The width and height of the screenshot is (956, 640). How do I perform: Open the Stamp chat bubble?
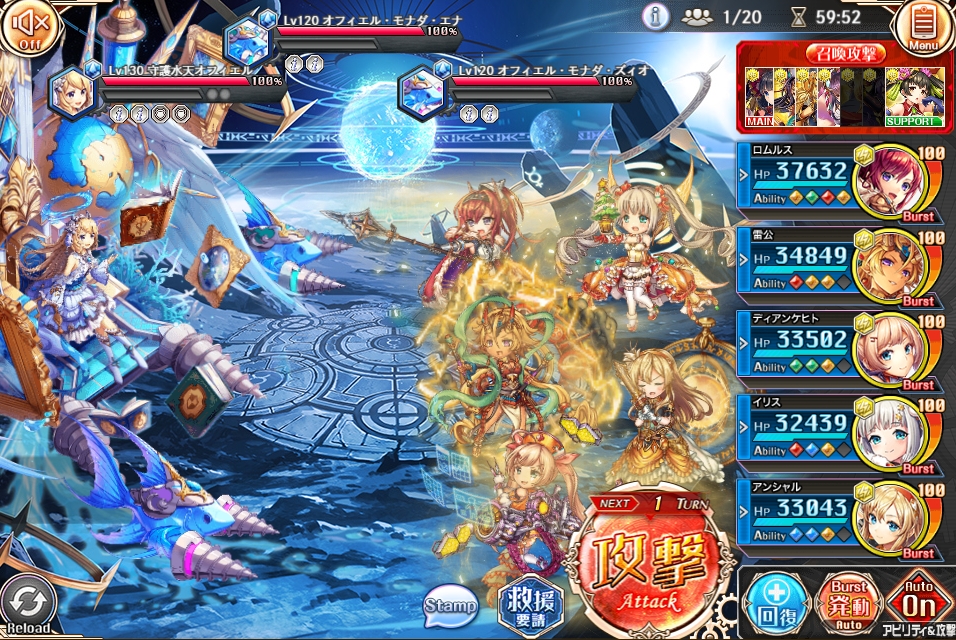coord(451,604)
